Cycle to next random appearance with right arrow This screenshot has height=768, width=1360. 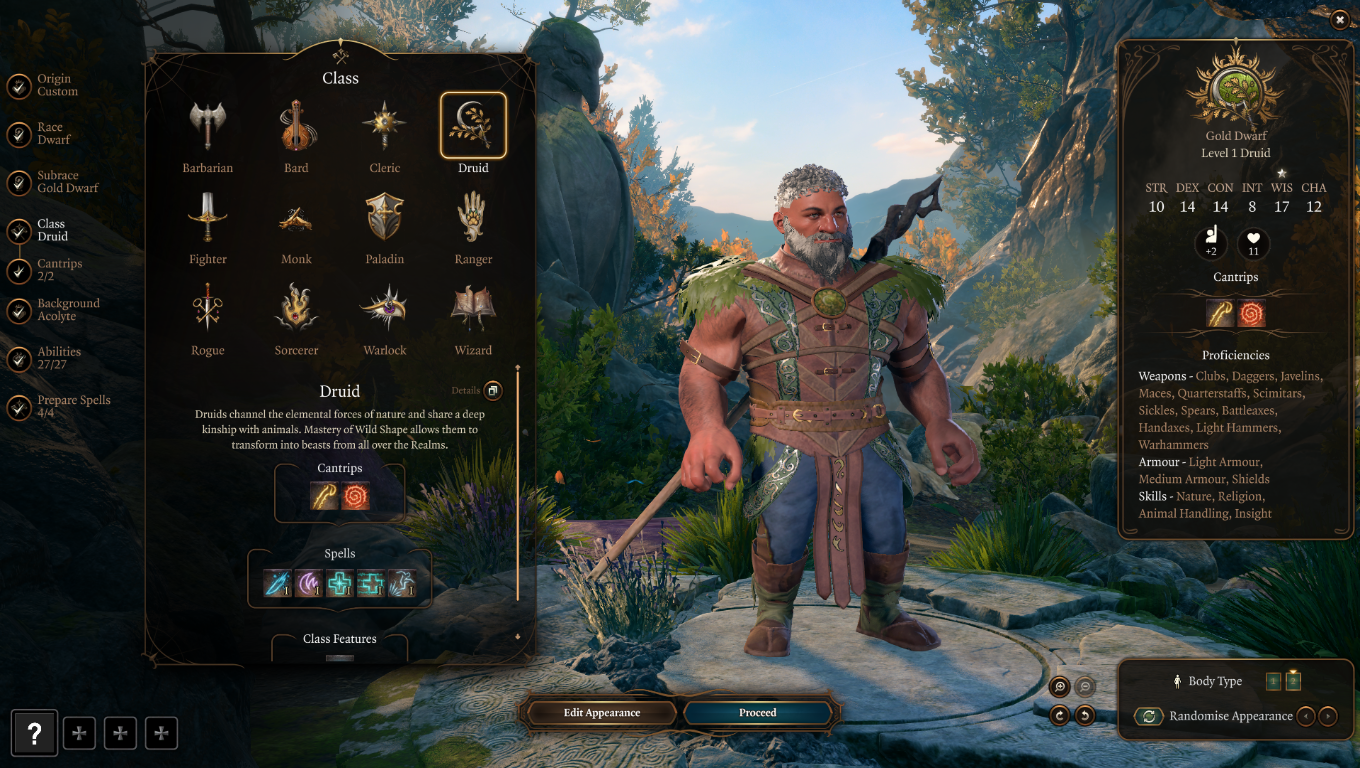click(x=1328, y=717)
